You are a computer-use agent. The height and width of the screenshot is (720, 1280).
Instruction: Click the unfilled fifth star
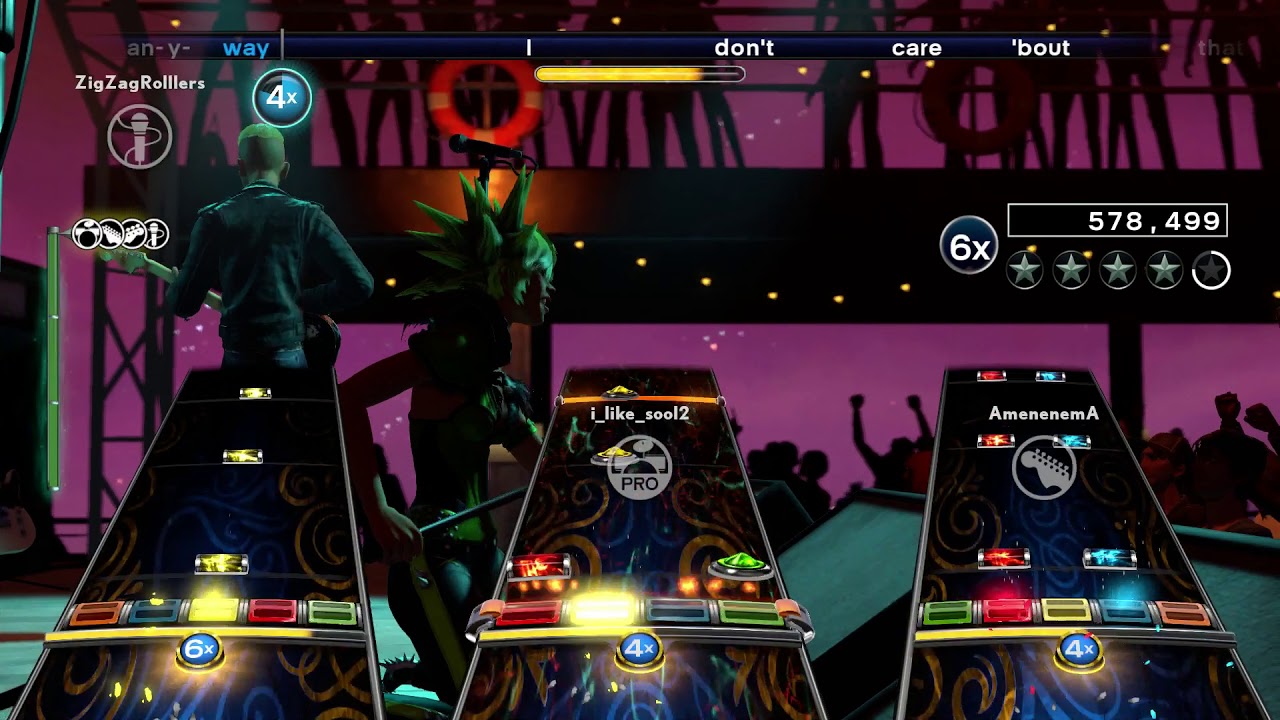click(1211, 270)
